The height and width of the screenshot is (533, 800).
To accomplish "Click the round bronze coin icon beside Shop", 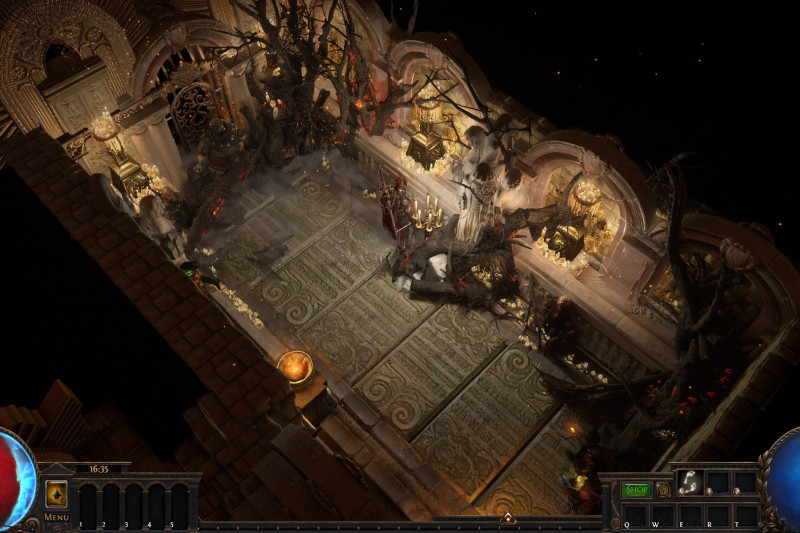I will [x=663, y=490].
